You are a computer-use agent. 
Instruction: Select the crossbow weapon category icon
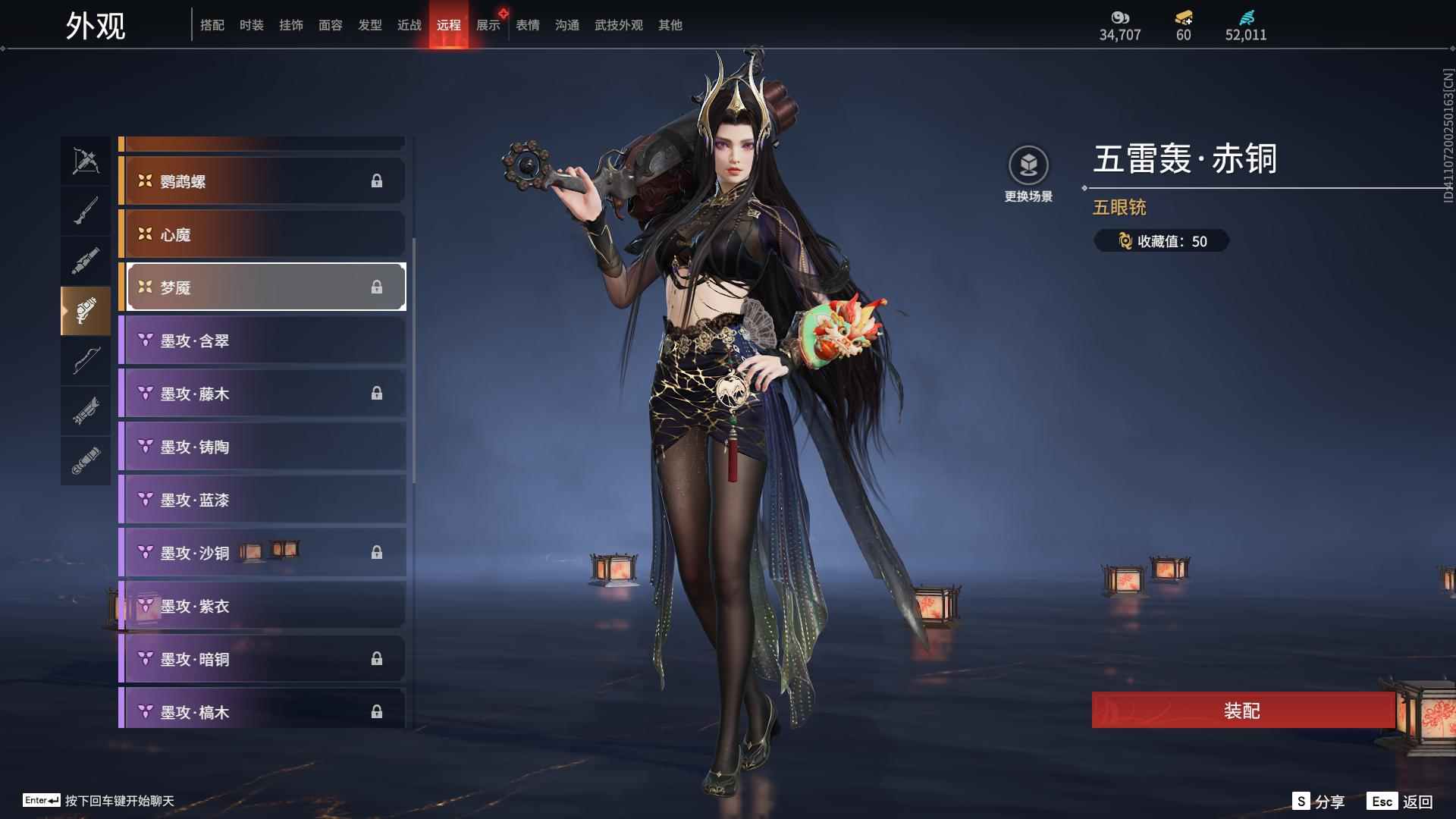coord(86,160)
